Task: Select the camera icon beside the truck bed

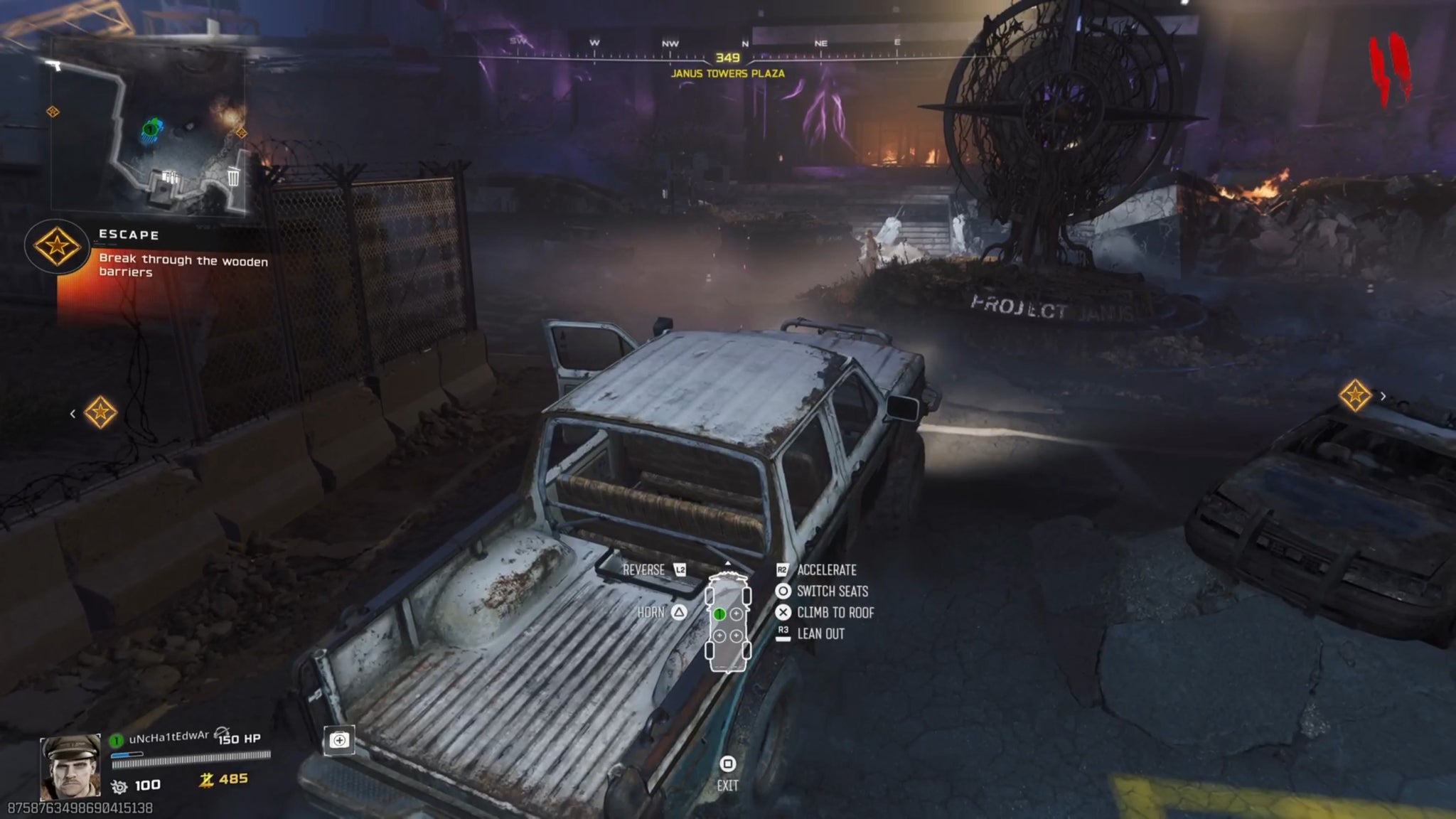Action: (339, 741)
